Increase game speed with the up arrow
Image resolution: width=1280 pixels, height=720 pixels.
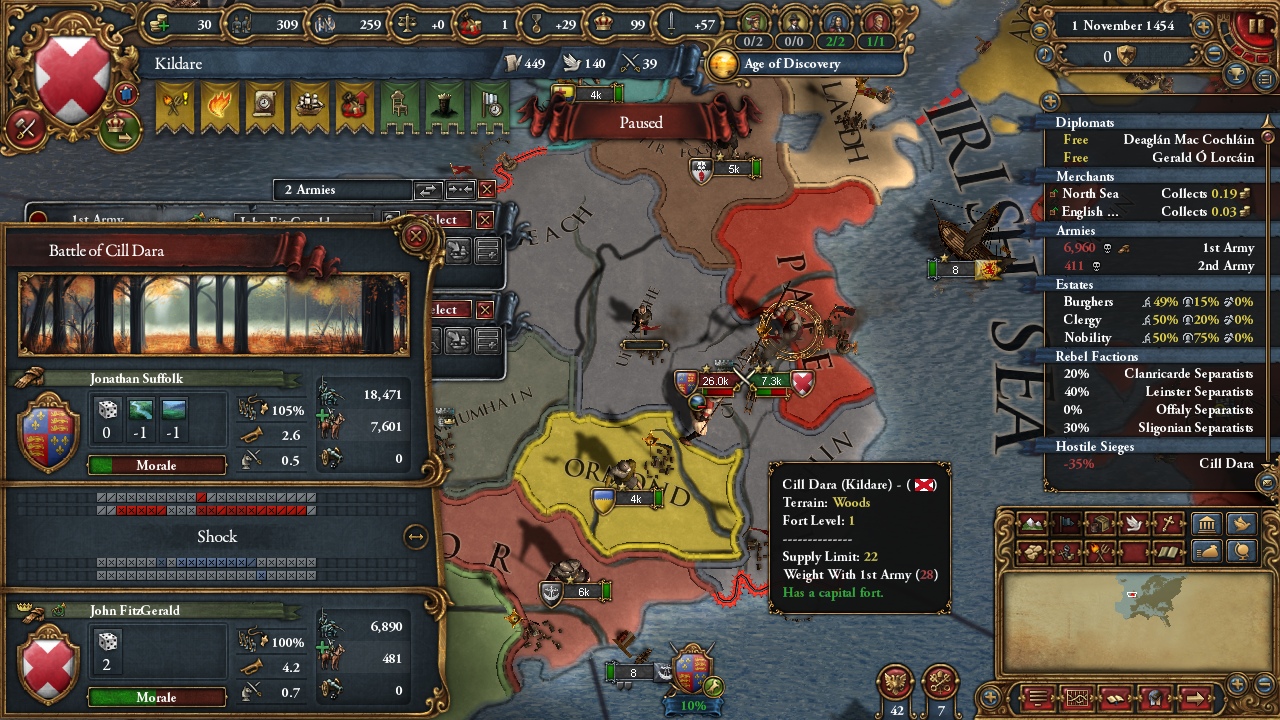[1203, 26]
